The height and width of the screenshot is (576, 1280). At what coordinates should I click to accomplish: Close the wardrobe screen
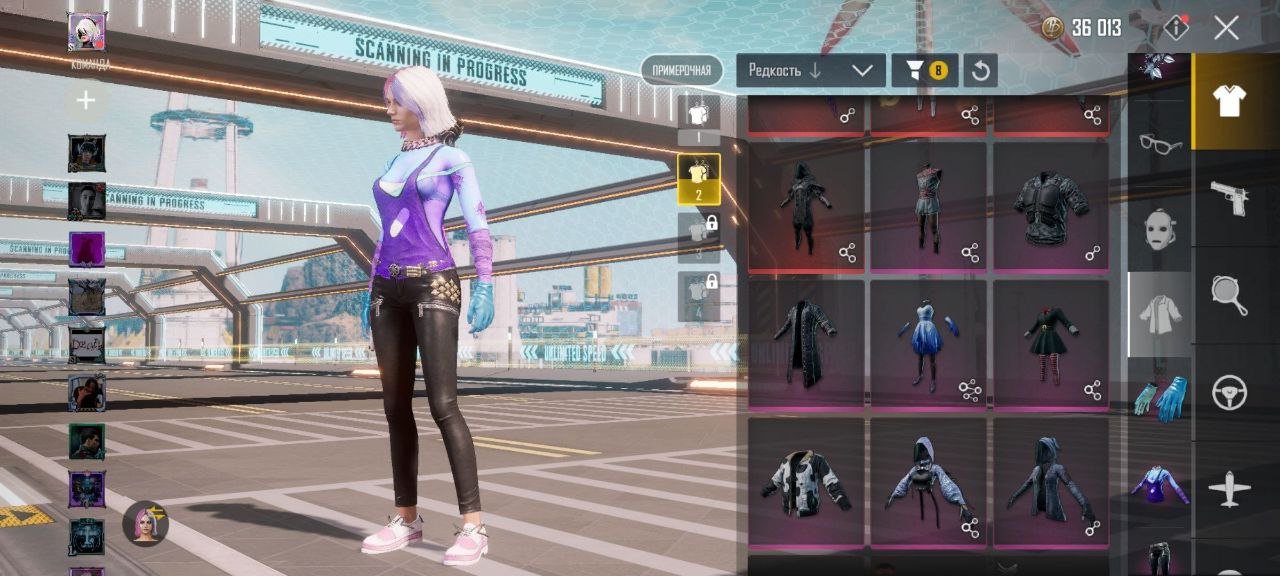(1226, 28)
